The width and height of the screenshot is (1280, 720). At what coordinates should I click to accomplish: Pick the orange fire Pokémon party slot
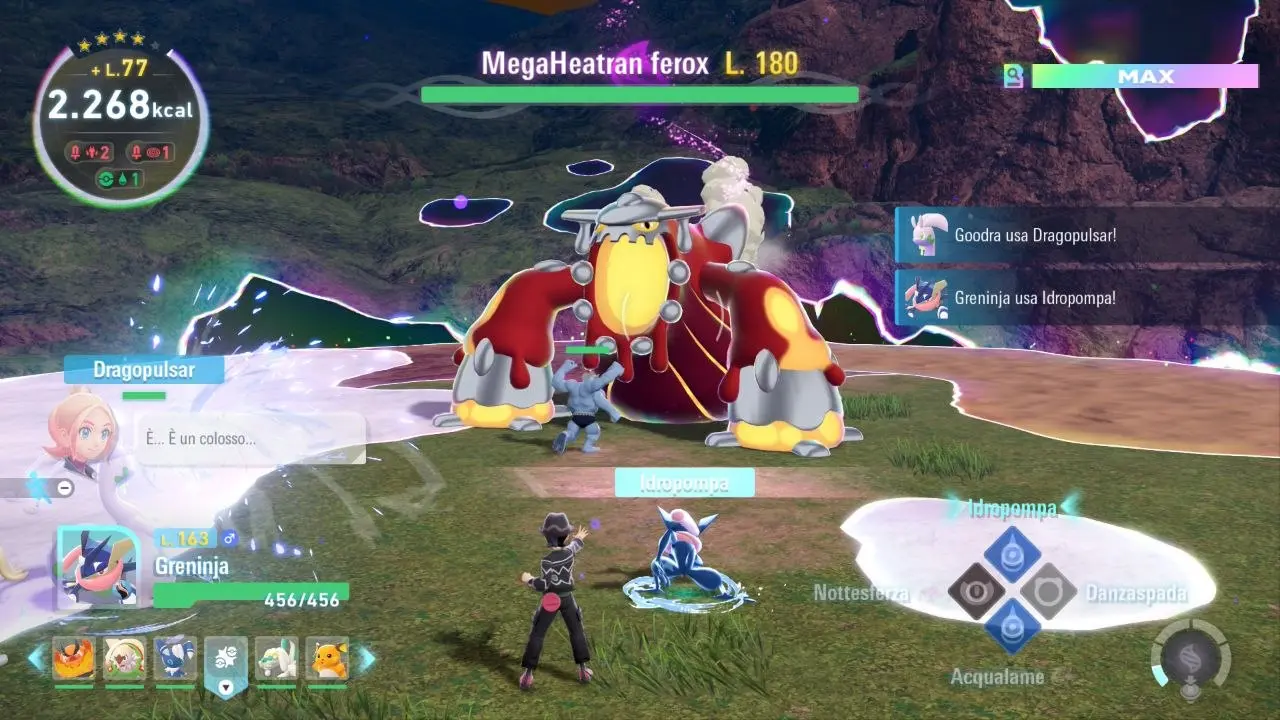[x=73, y=659]
